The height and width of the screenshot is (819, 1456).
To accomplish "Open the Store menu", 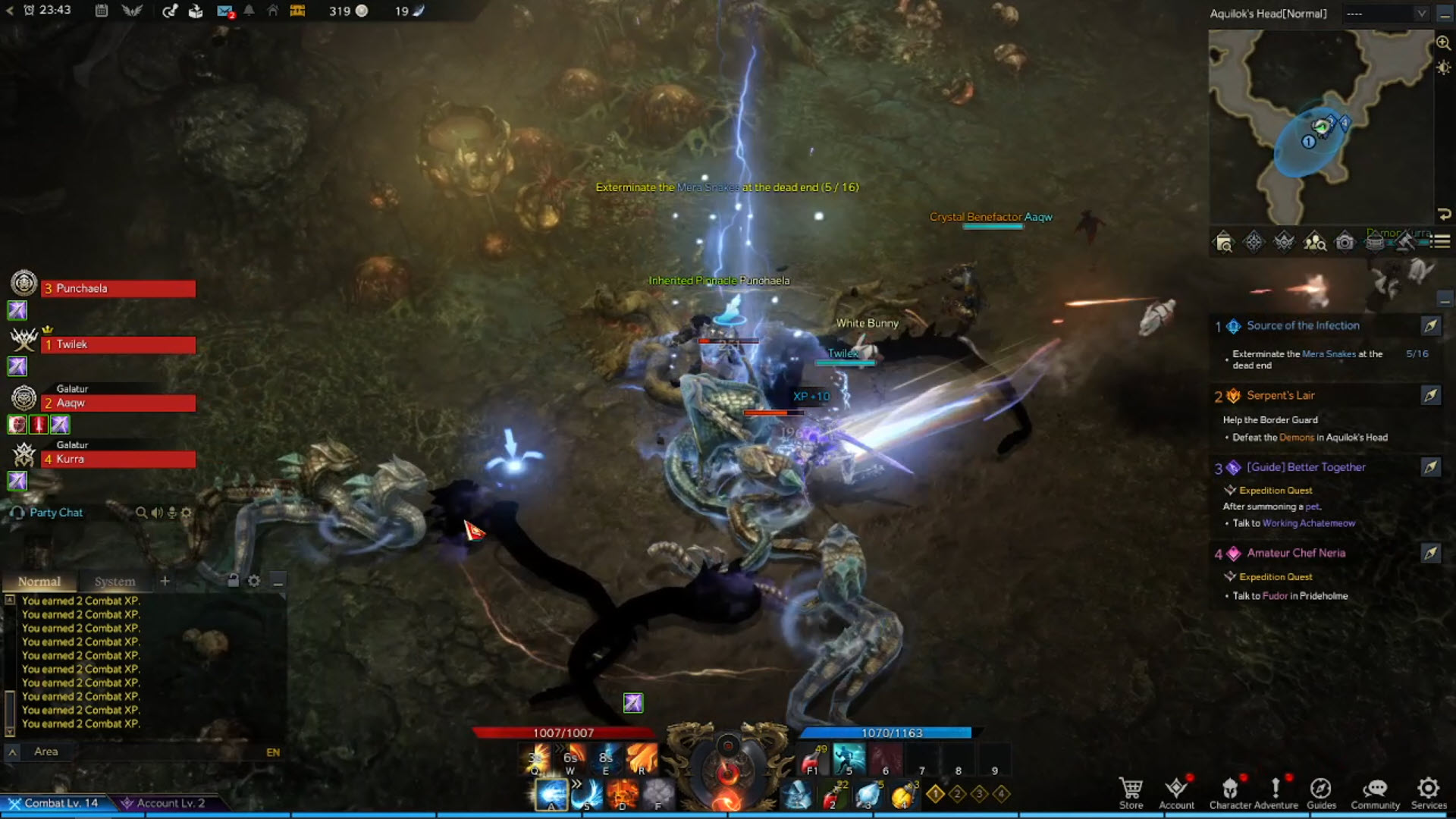I will point(1131,792).
